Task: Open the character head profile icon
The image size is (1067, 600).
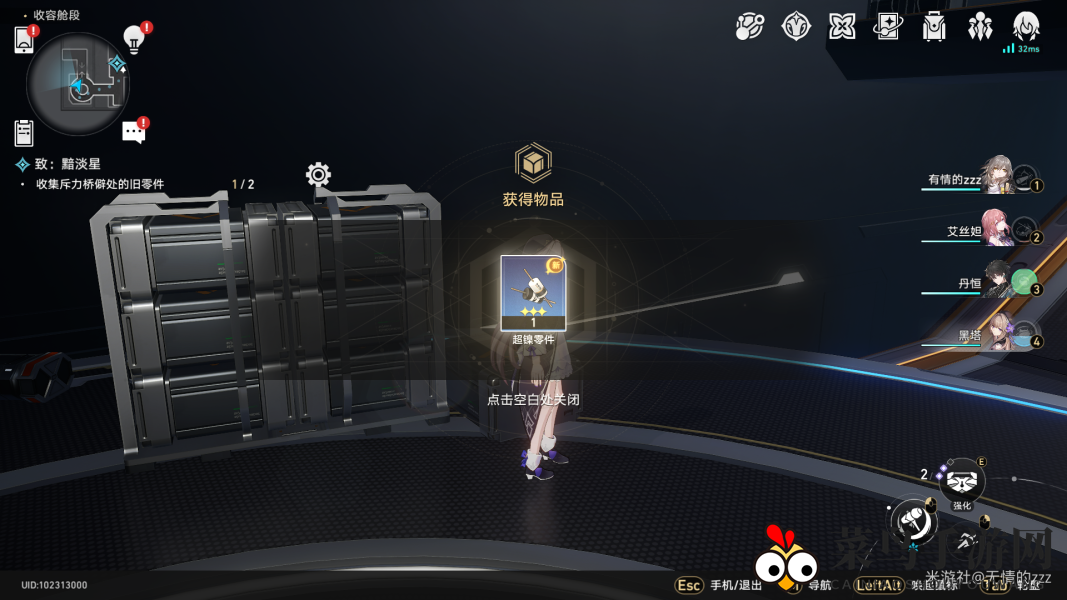Action: point(1026,27)
